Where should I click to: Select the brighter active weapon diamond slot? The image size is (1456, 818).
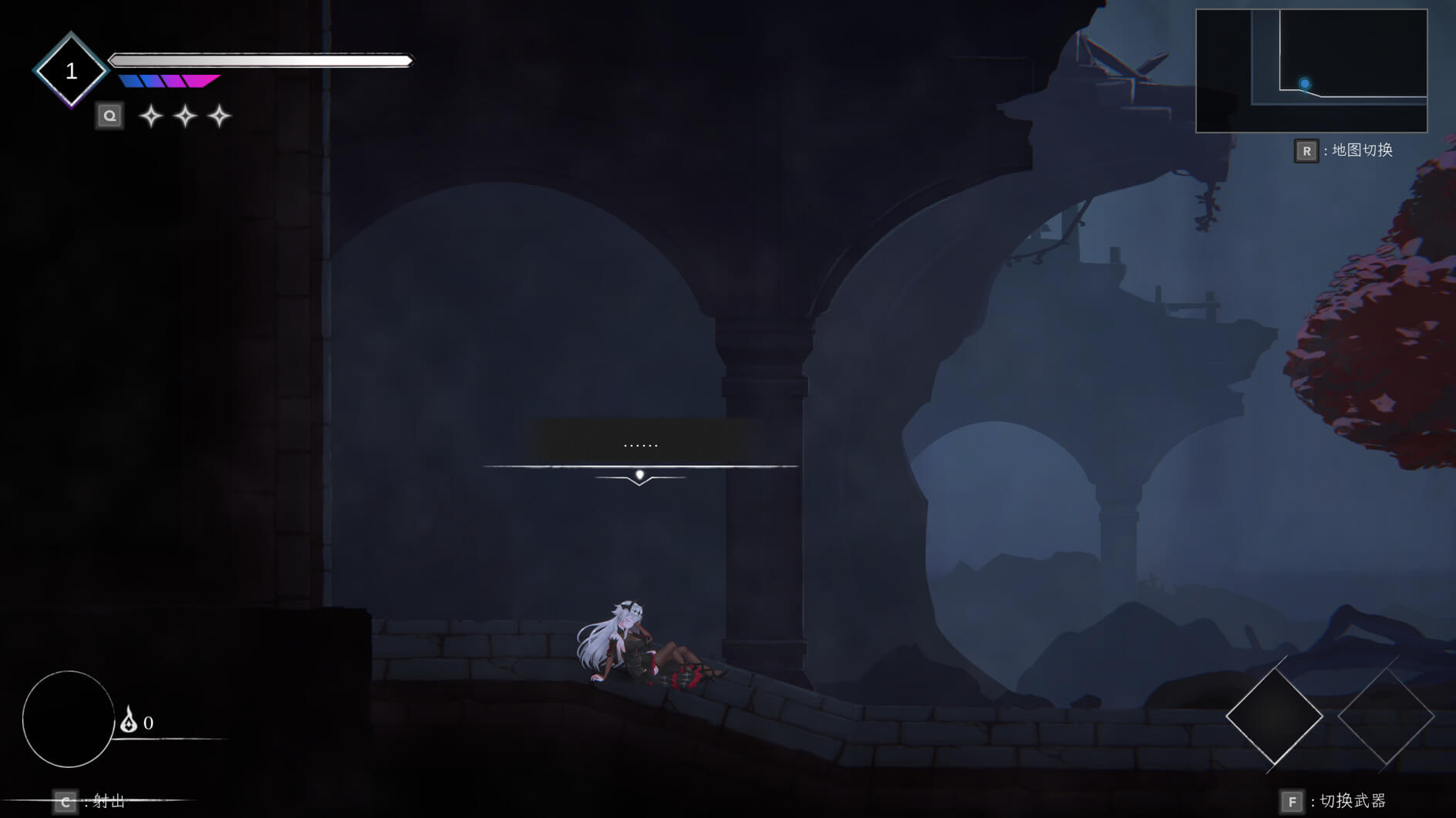coord(1274,716)
